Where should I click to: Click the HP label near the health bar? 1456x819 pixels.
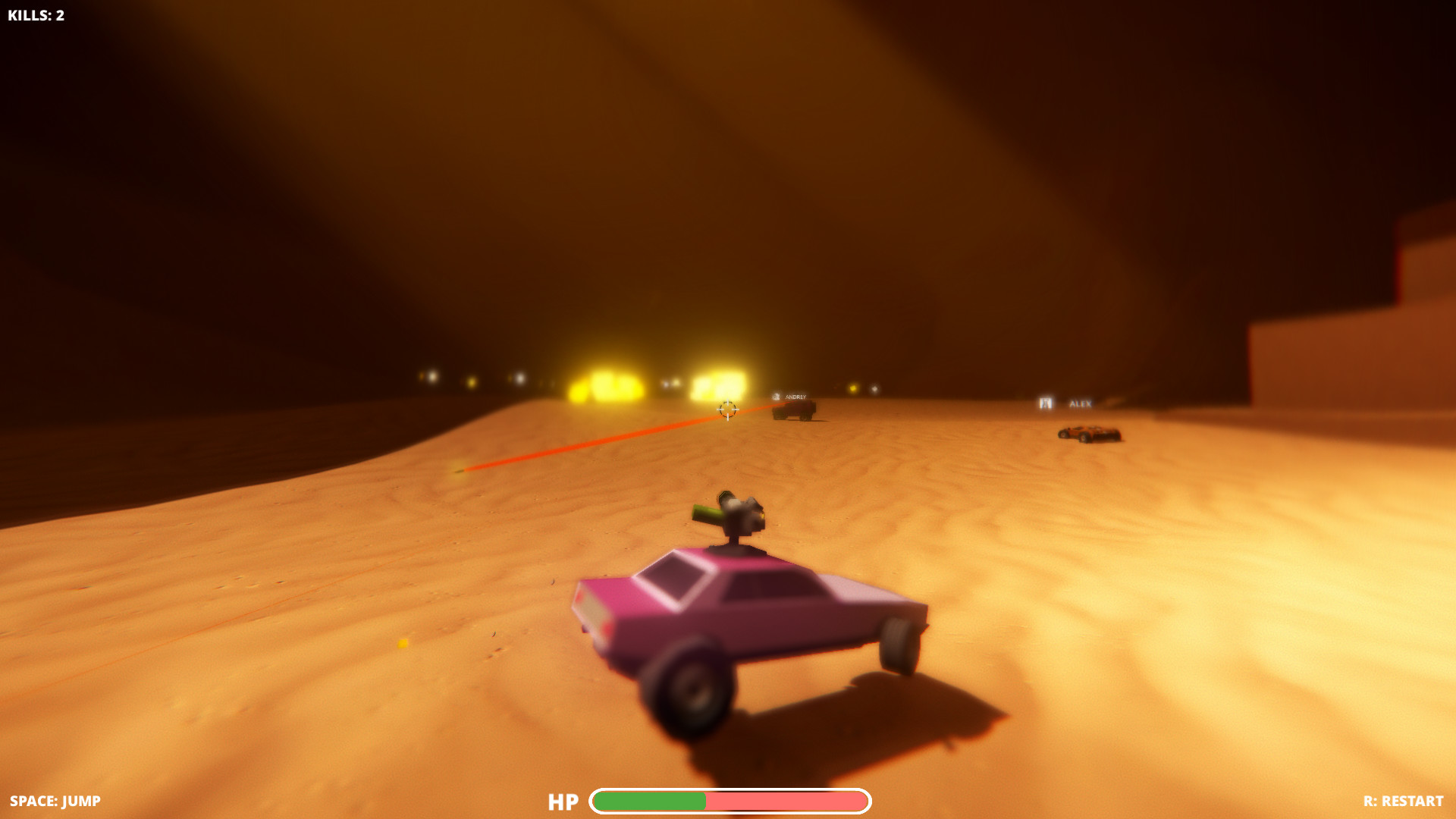pos(563,802)
